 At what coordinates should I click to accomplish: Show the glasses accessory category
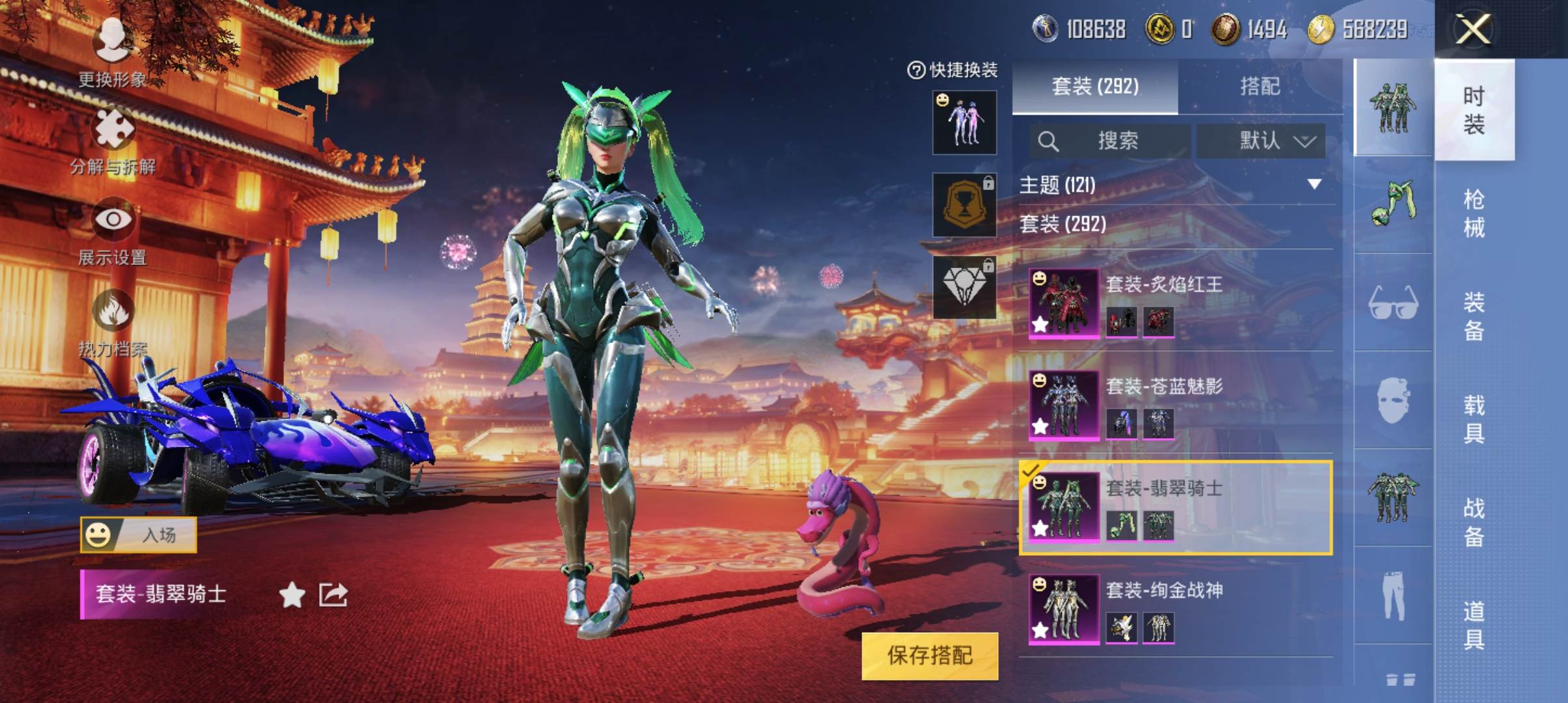[1393, 303]
